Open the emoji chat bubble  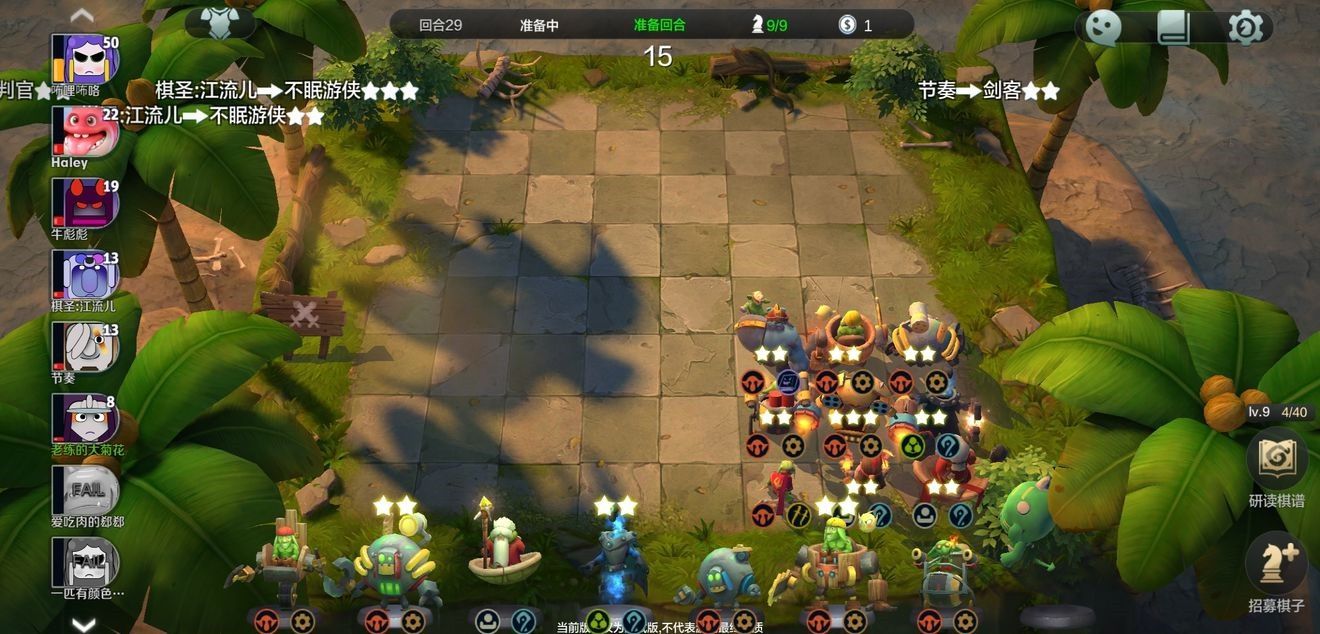pyautogui.click(x=1104, y=27)
